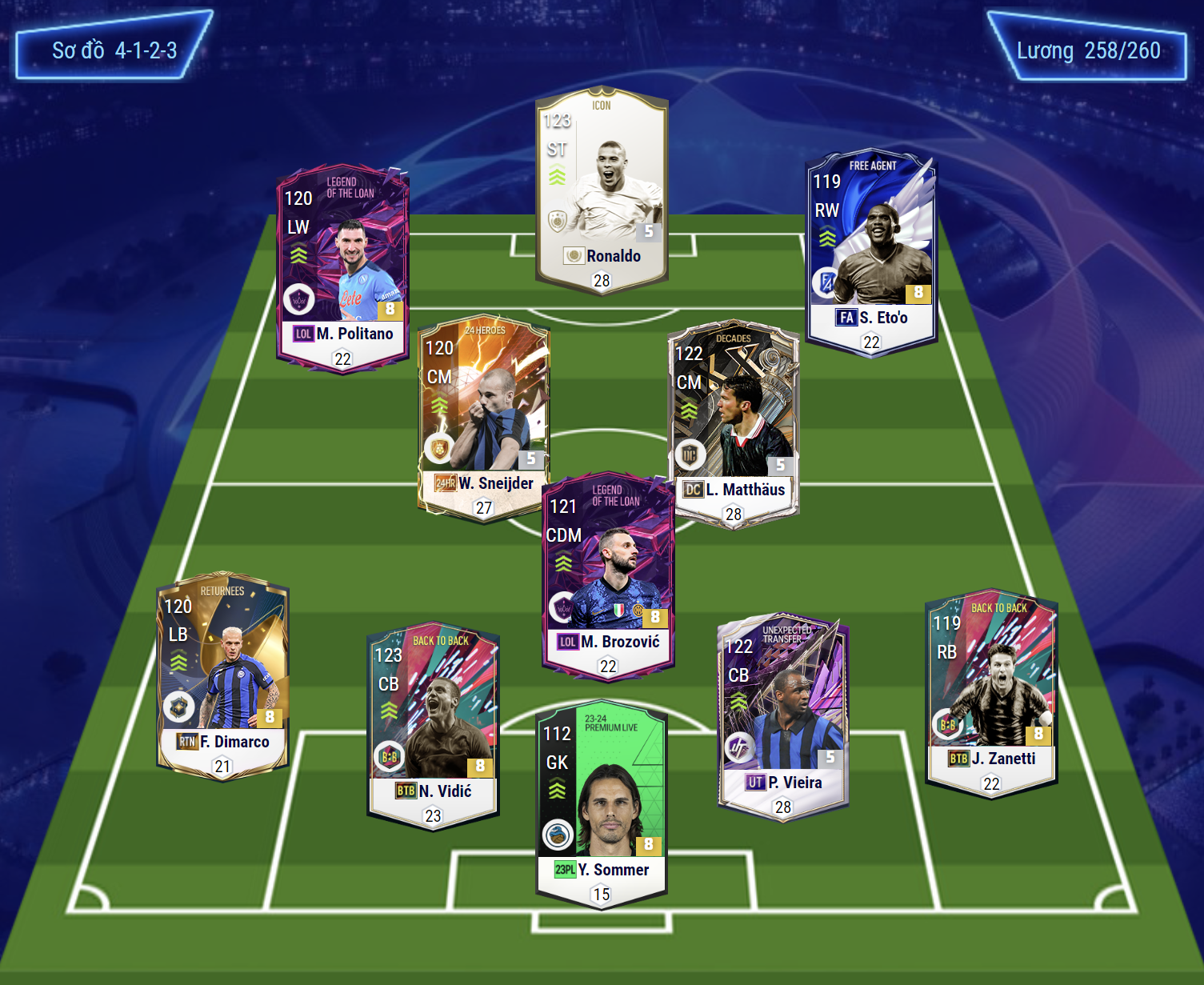Pick P. Vieira centre back card

[782, 716]
